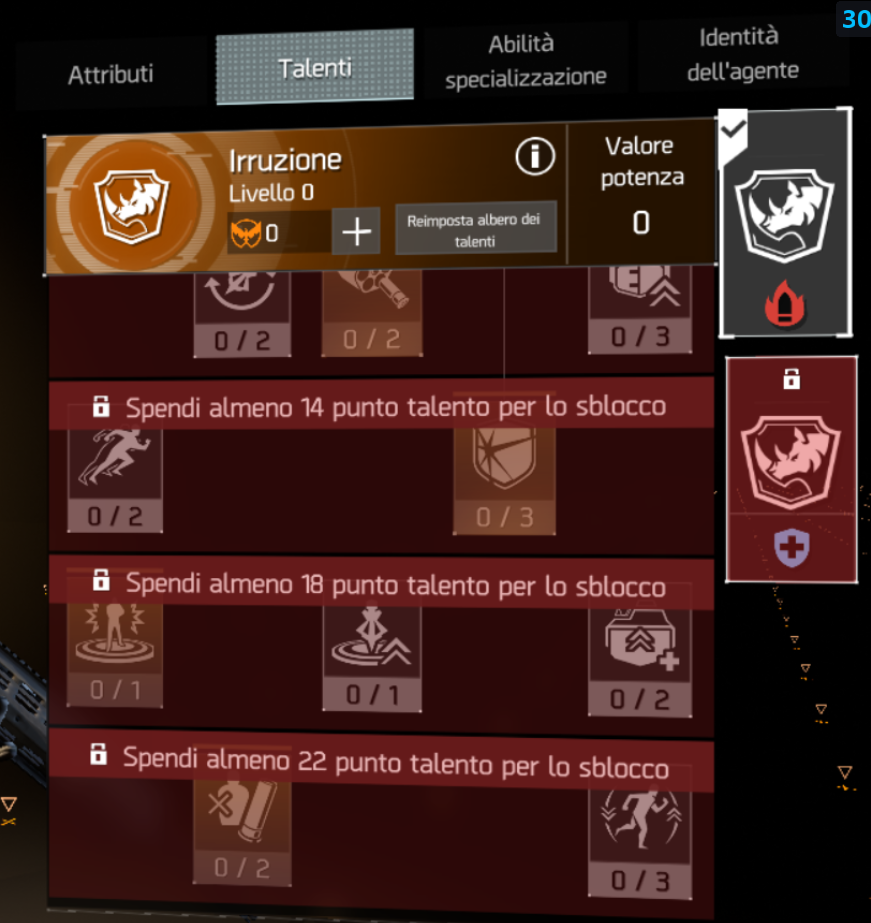Select the active rhino tree with flame icon

785,223
